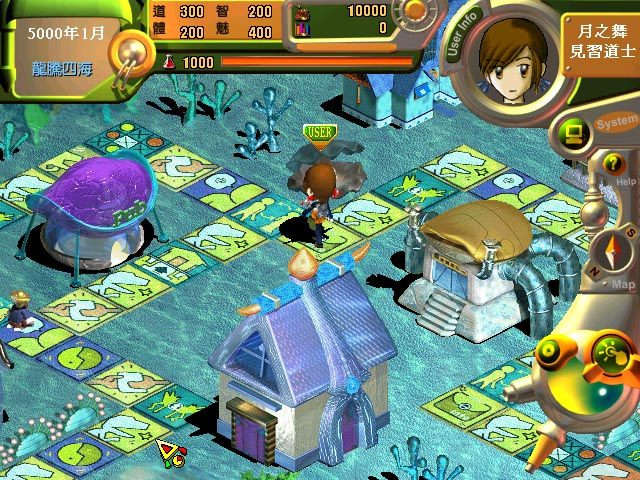
Task: Activate the green pointing-hand action button
Action: [x=612, y=352]
